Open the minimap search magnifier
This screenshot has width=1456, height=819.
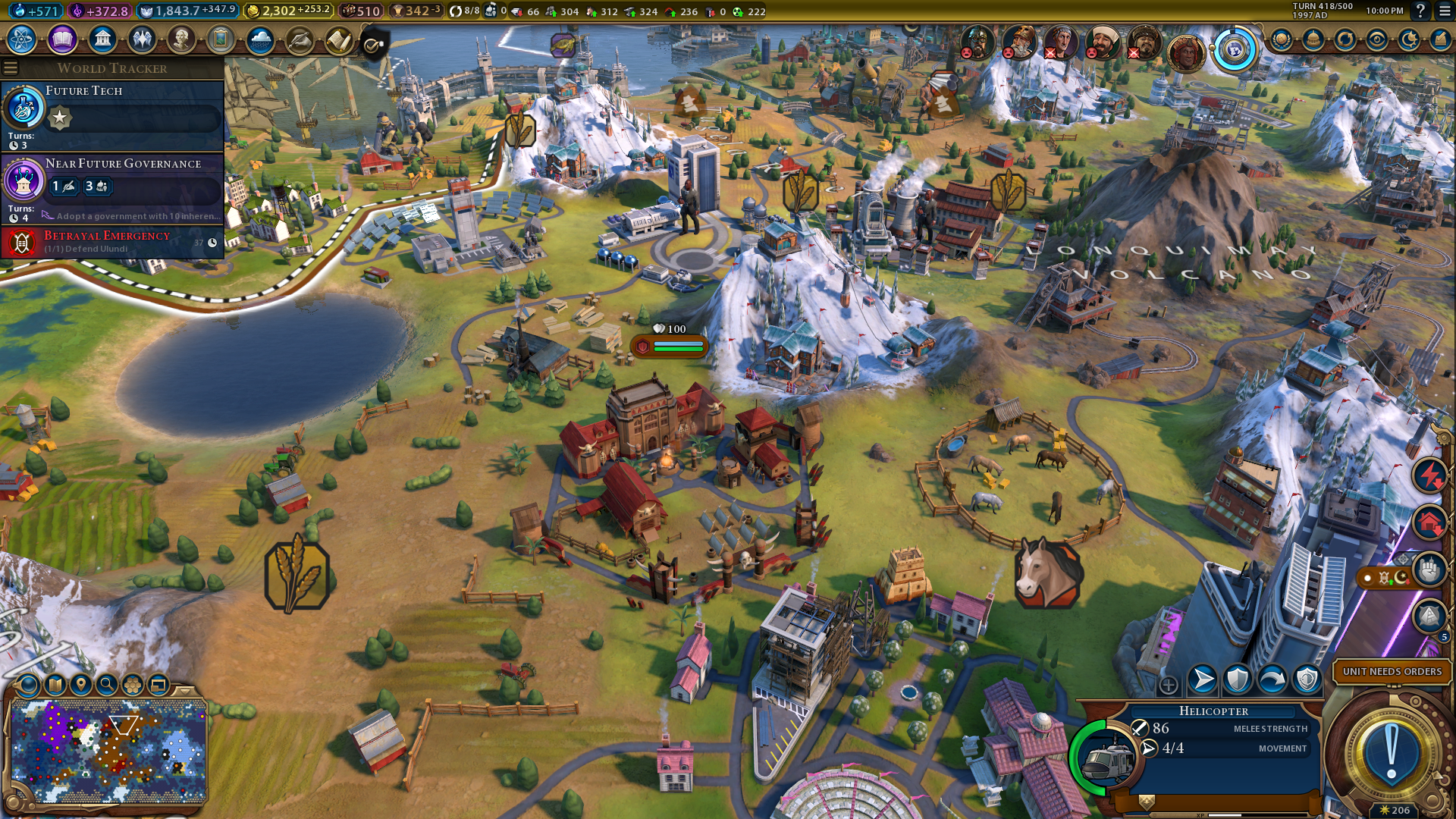point(107,685)
